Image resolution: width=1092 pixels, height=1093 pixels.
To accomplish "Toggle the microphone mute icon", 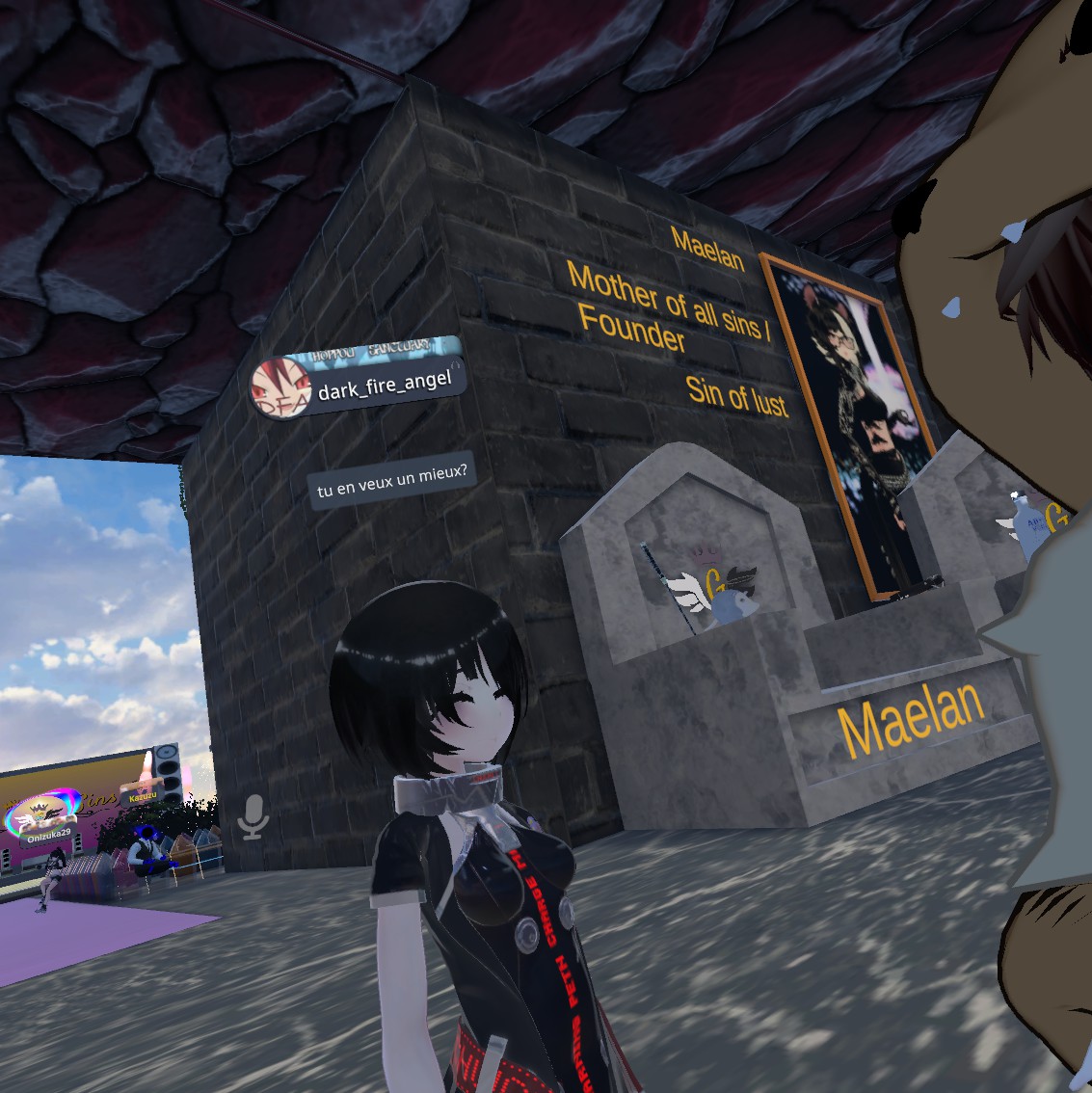I will coord(253,816).
